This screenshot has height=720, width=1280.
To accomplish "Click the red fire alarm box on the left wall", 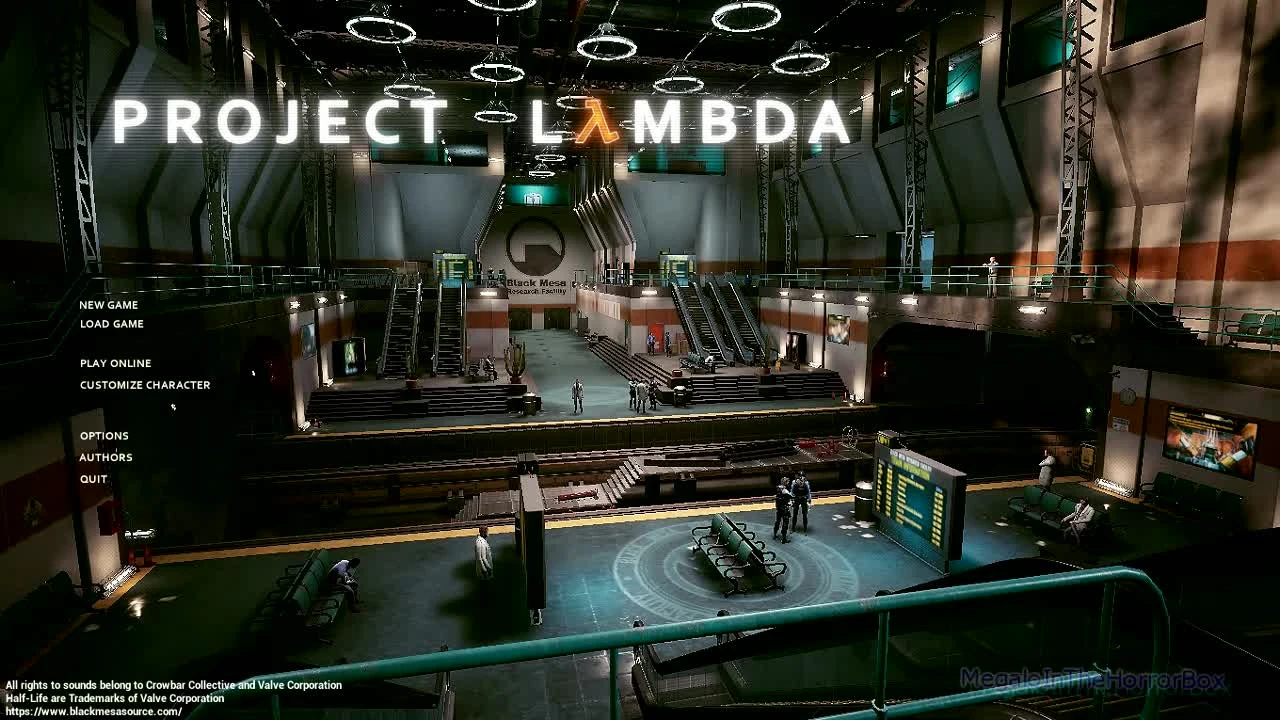I will [107, 514].
